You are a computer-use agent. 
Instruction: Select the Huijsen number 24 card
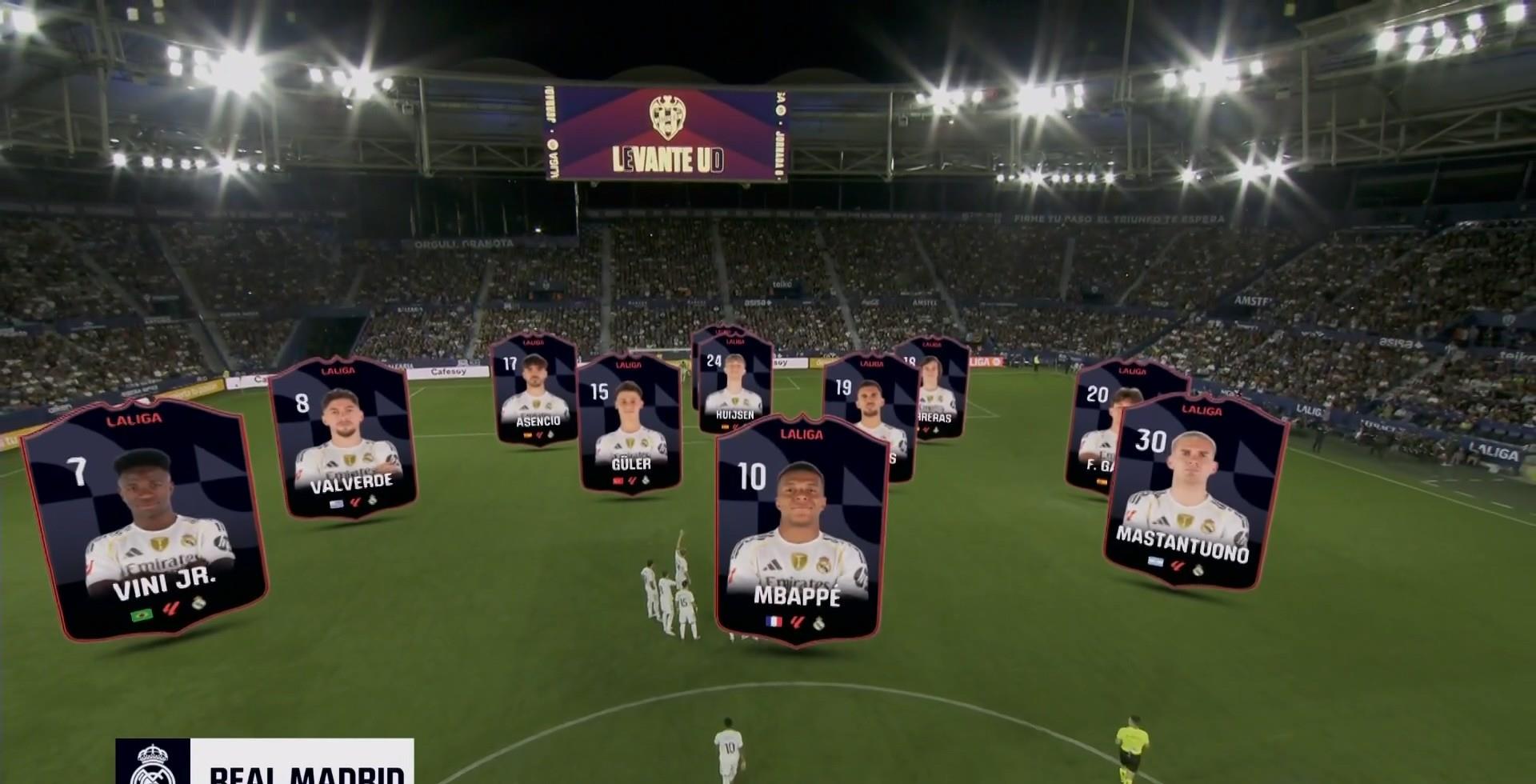734,382
